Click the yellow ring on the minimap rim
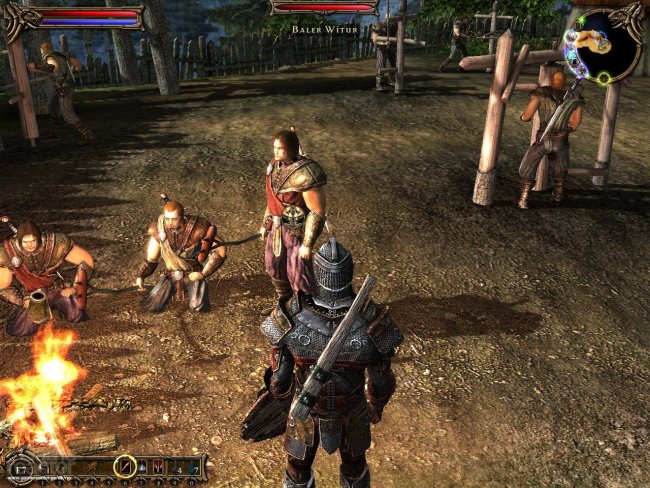Viewport: 650px width, 488px height. click(604, 78)
